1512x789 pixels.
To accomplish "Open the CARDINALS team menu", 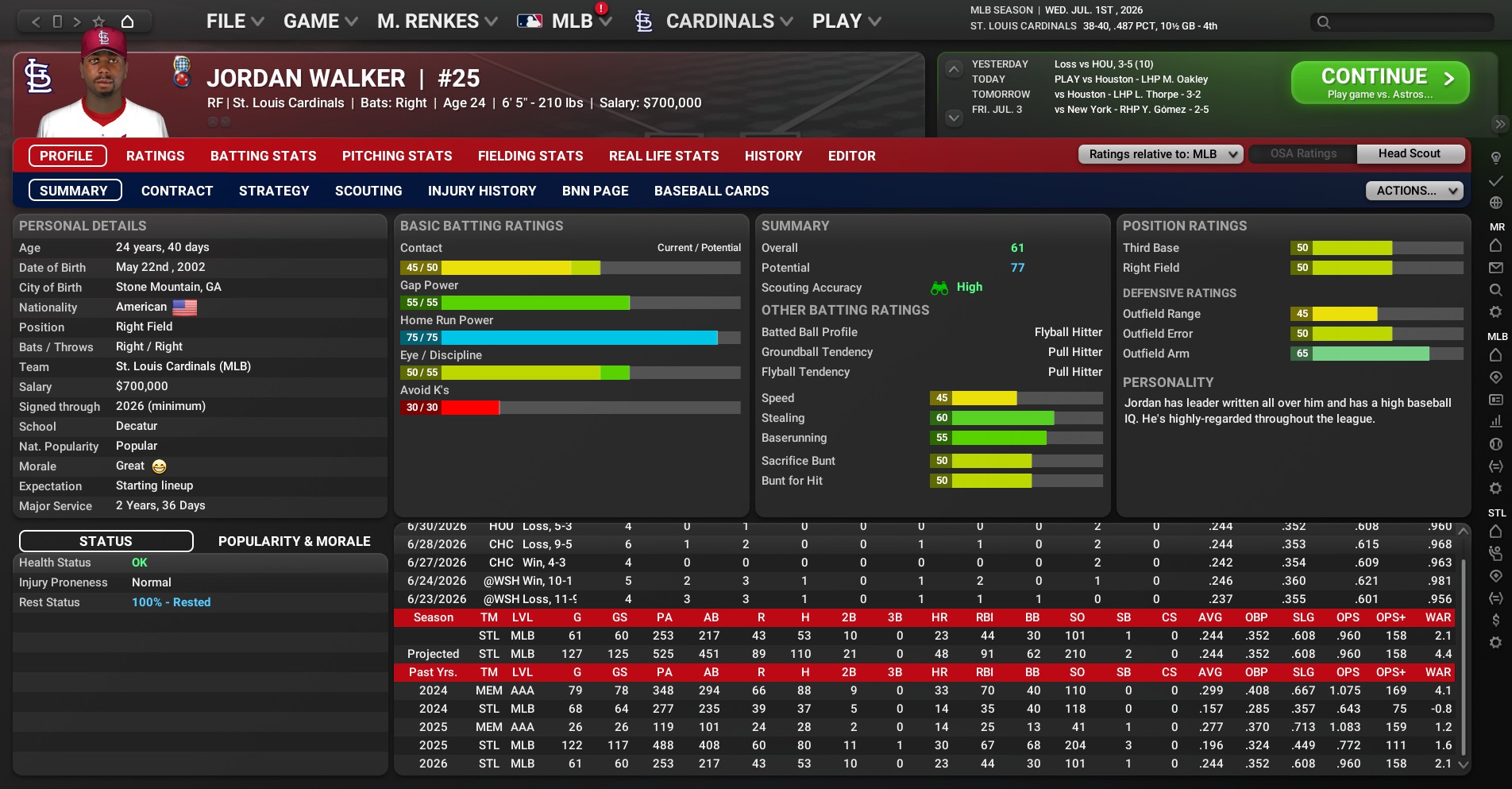I will 719,21.
